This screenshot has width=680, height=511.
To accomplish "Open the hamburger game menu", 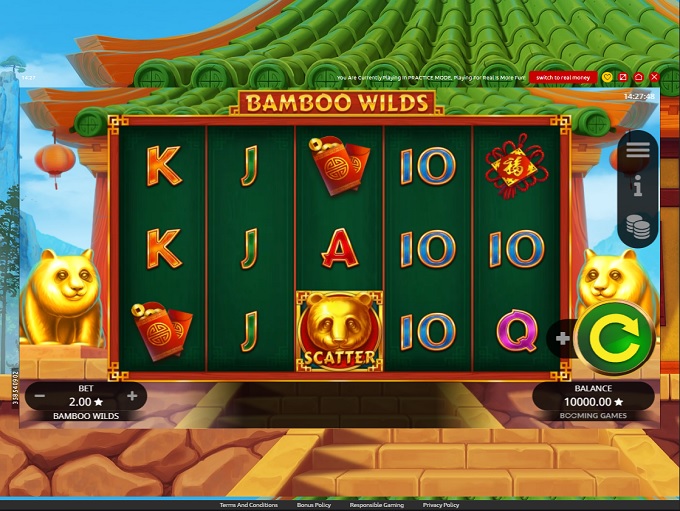I will (638, 150).
